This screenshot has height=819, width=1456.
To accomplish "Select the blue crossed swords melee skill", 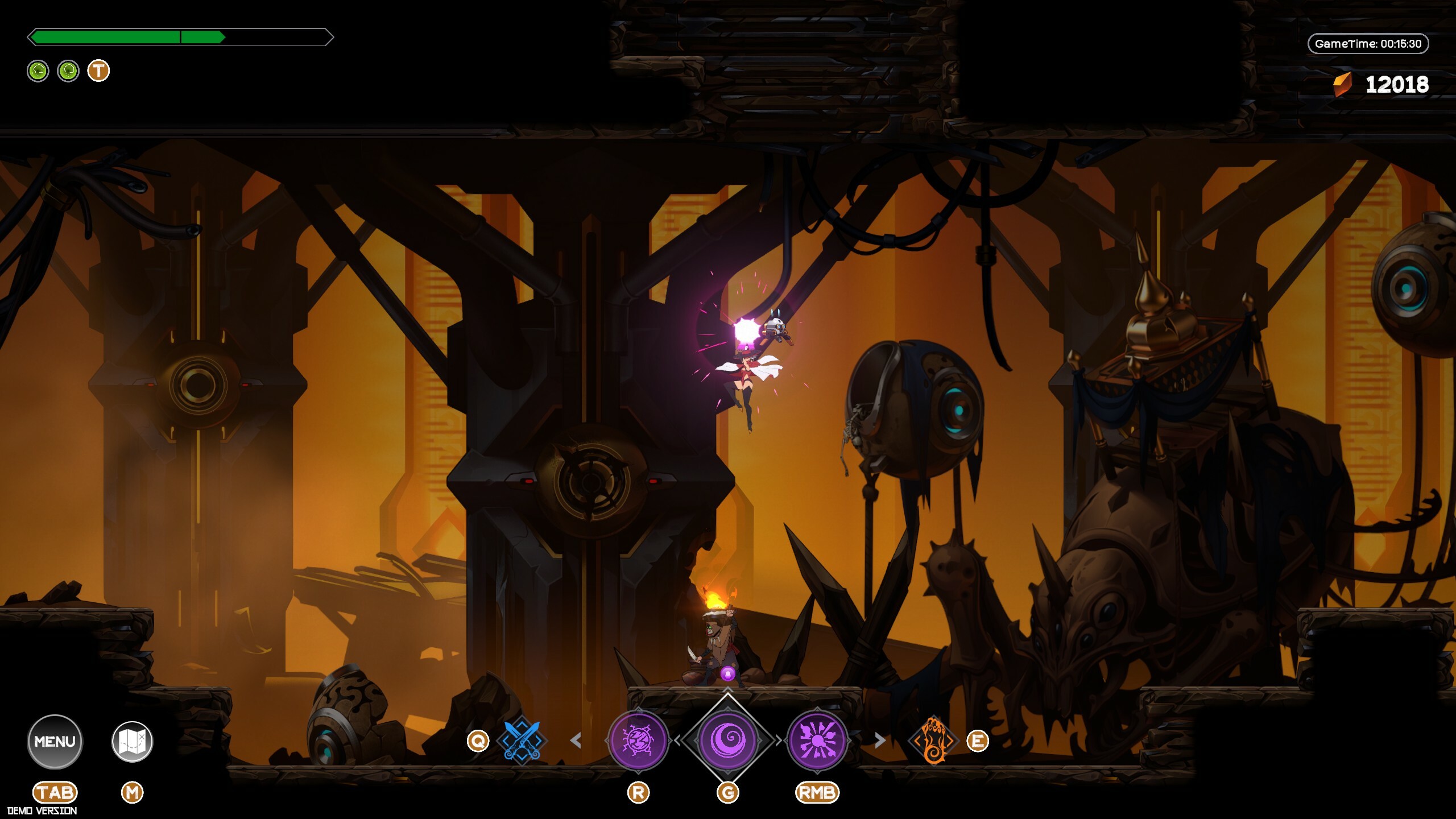I will click(x=522, y=741).
